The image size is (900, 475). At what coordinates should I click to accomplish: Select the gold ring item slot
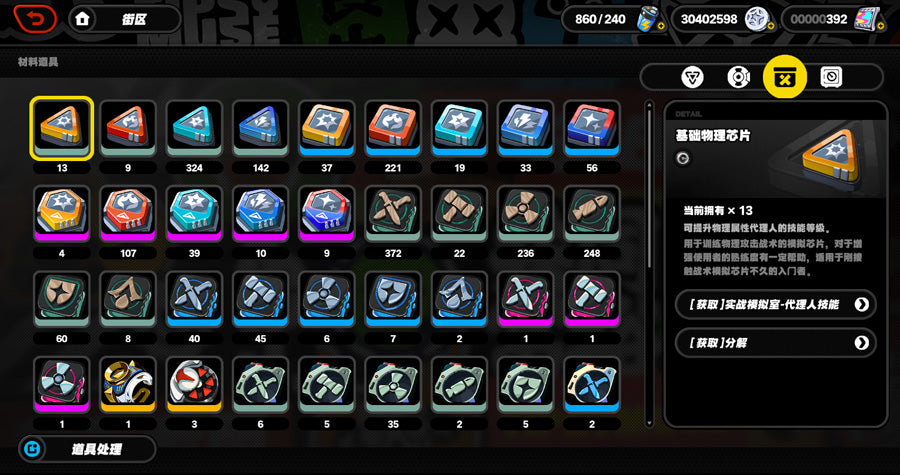coord(128,383)
